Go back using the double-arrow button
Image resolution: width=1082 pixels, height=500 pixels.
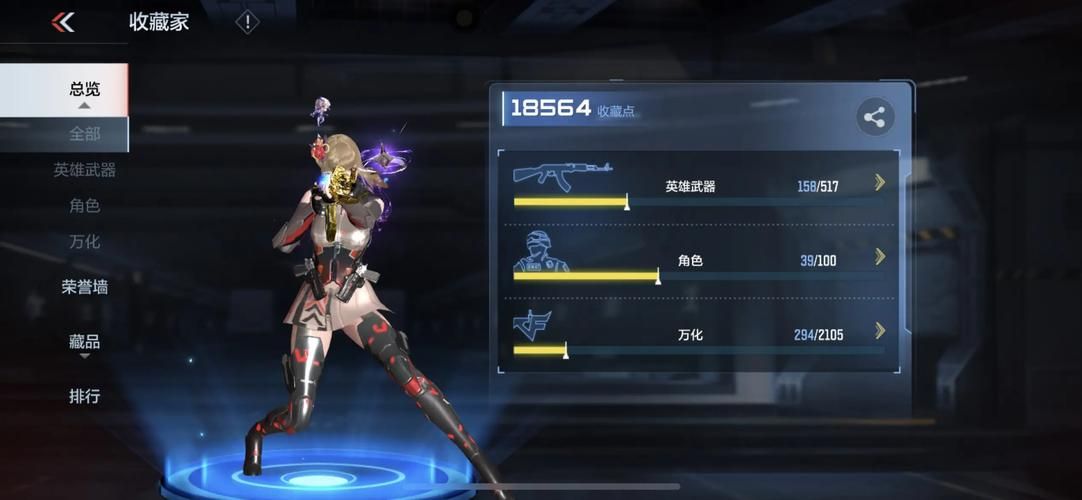coord(63,22)
